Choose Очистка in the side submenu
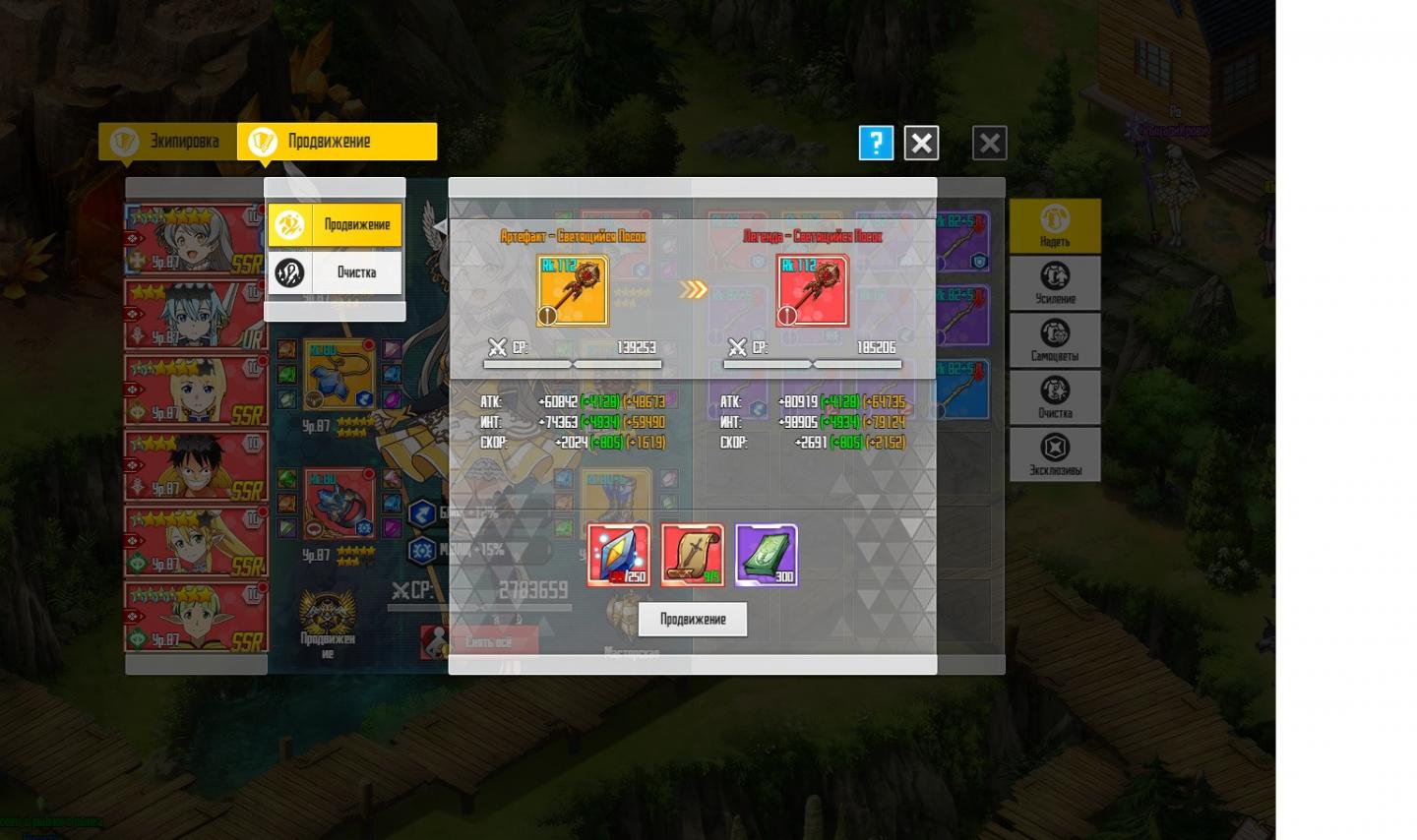Viewport: 1417px width, 840px height. (x=336, y=272)
